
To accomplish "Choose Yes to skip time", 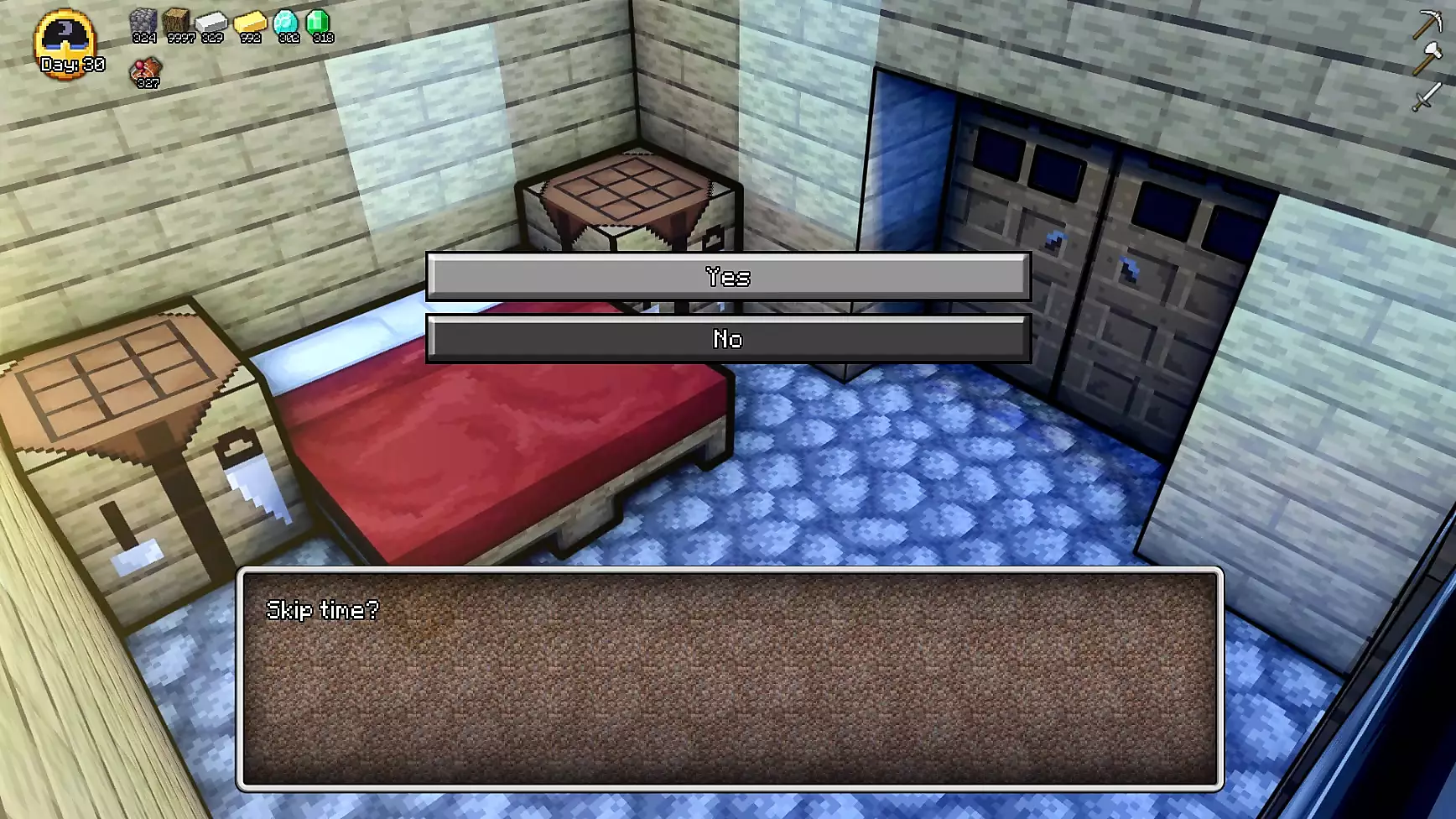I will pyautogui.click(x=728, y=276).
